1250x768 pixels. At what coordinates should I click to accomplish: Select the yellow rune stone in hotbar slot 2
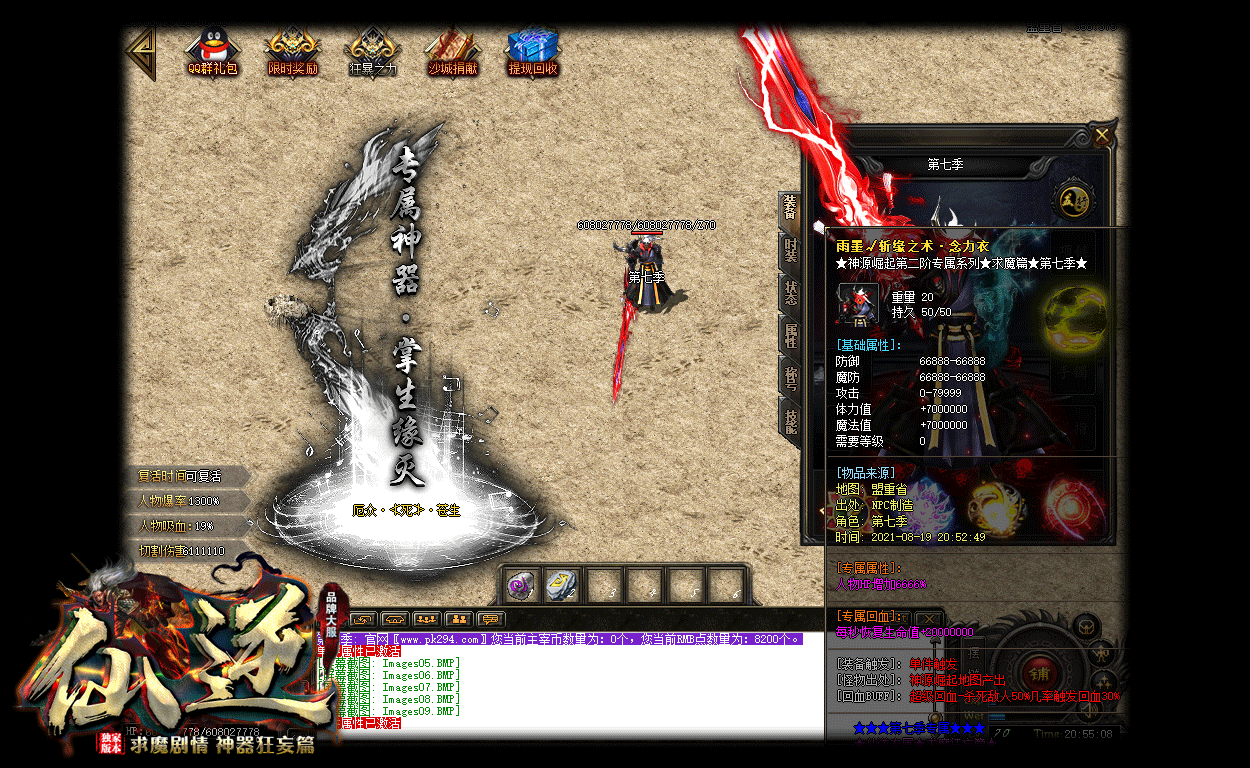click(x=559, y=585)
